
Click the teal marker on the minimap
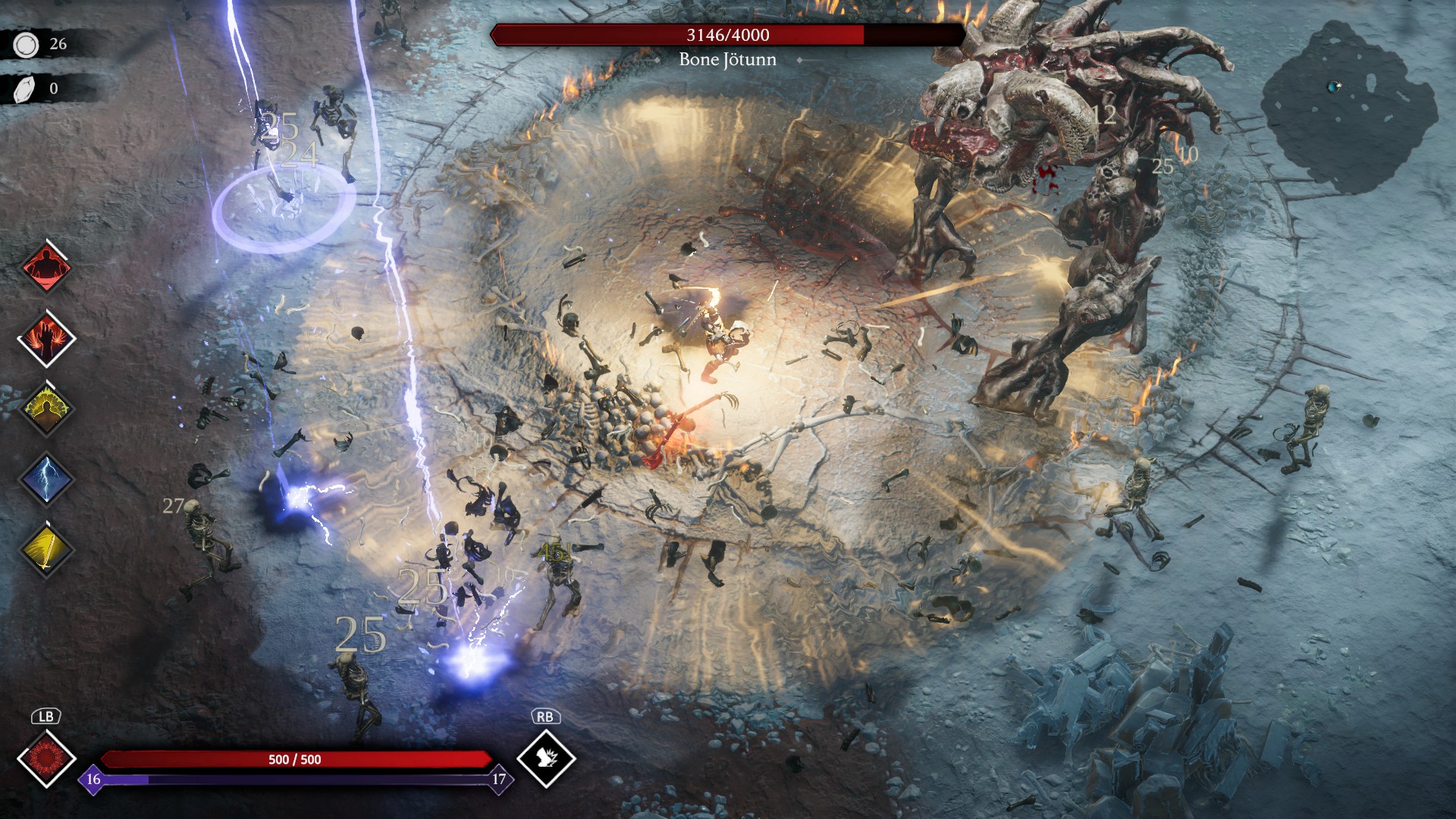coord(1332,87)
